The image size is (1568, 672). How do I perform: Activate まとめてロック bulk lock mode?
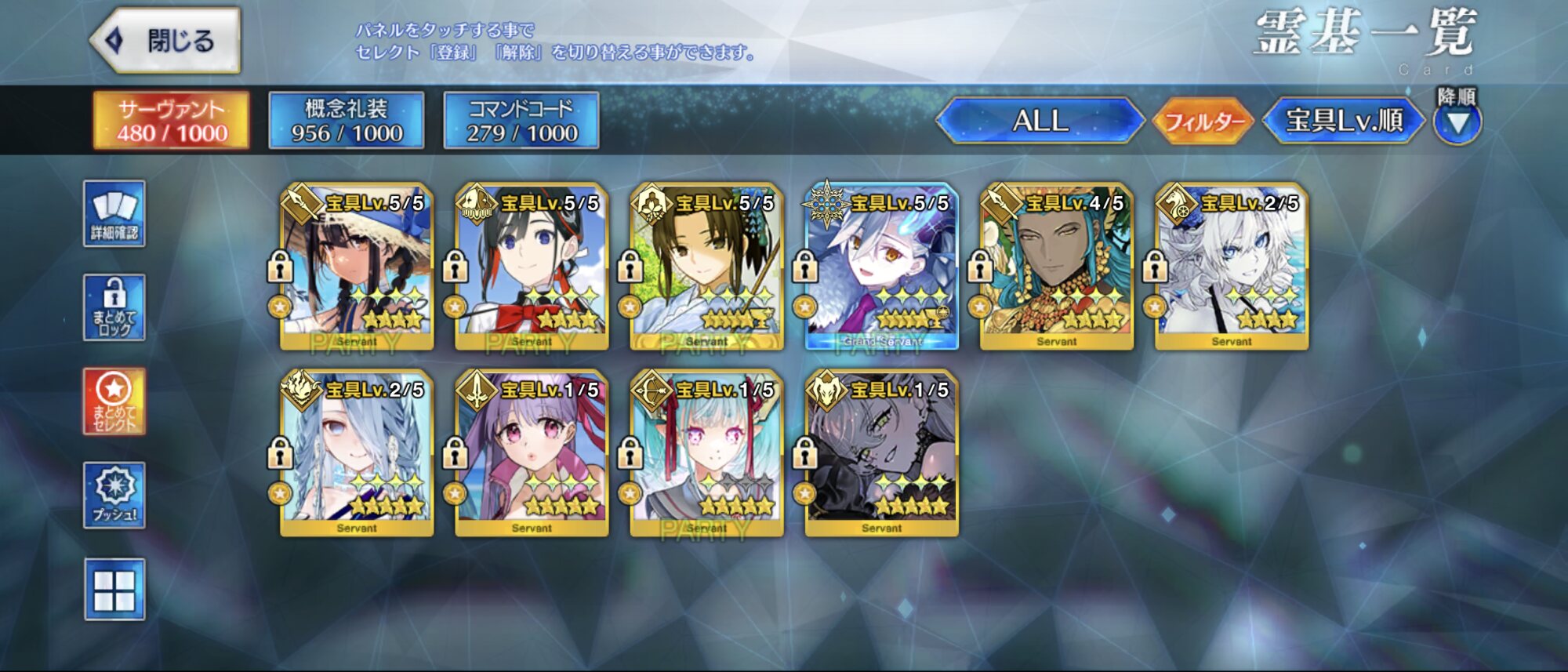114,307
